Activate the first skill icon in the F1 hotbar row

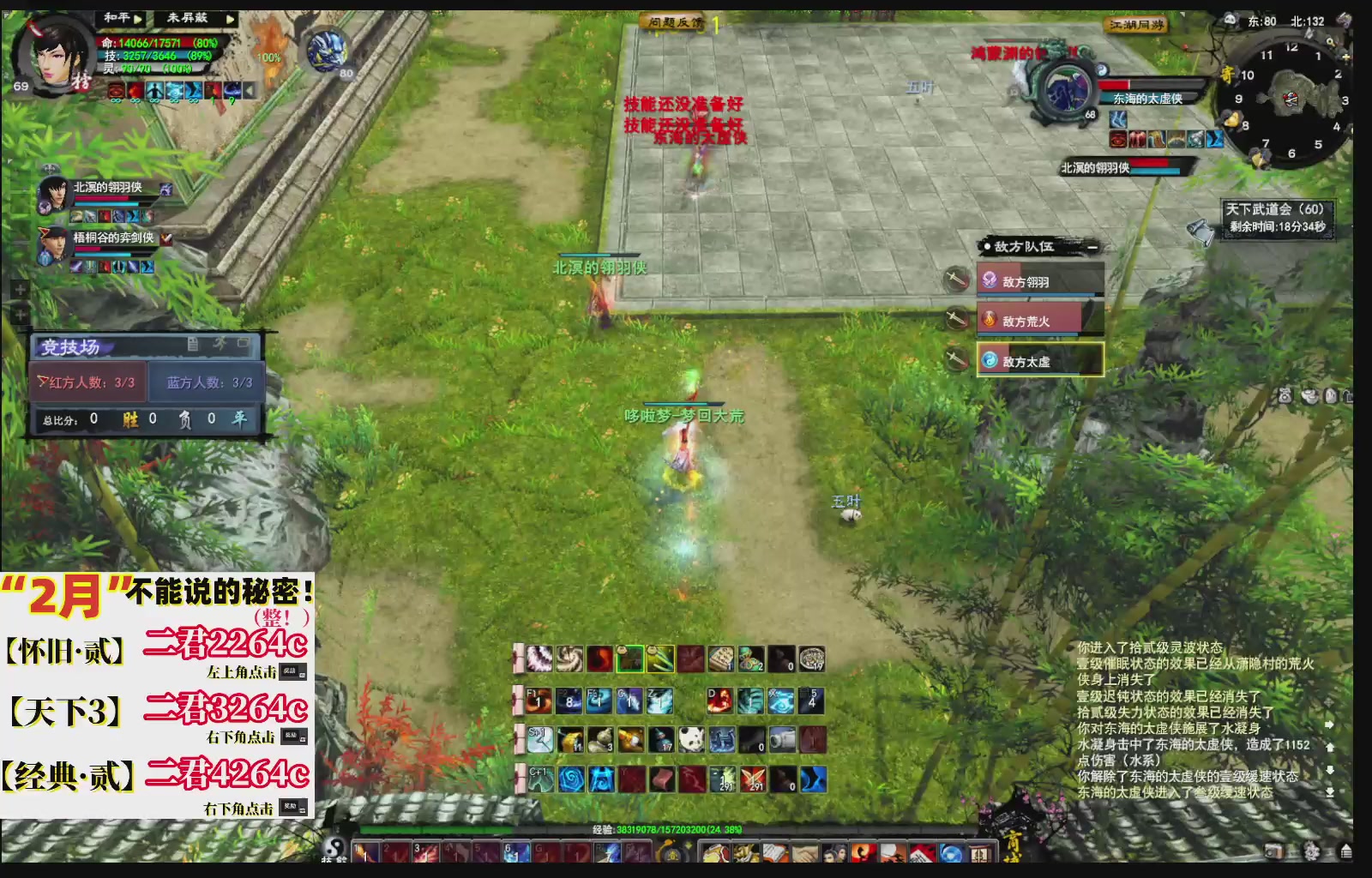pyautogui.click(x=539, y=701)
